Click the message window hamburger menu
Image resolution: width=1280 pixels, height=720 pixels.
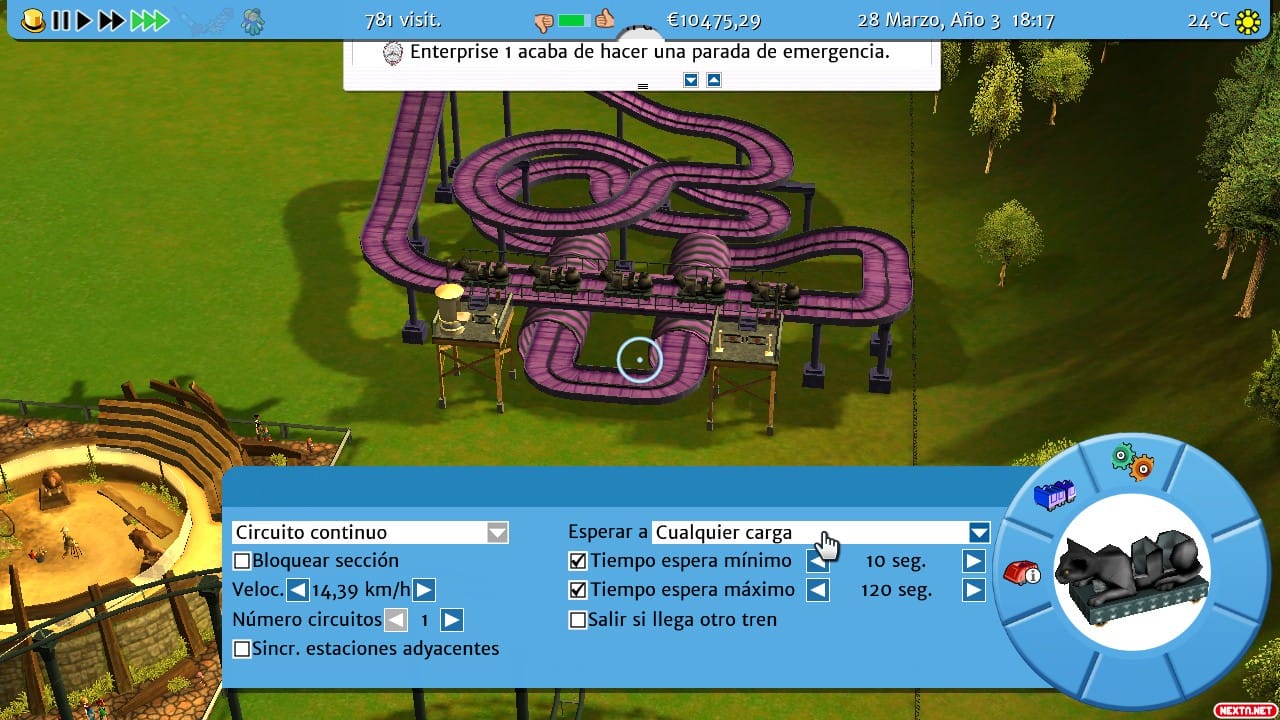641,86
